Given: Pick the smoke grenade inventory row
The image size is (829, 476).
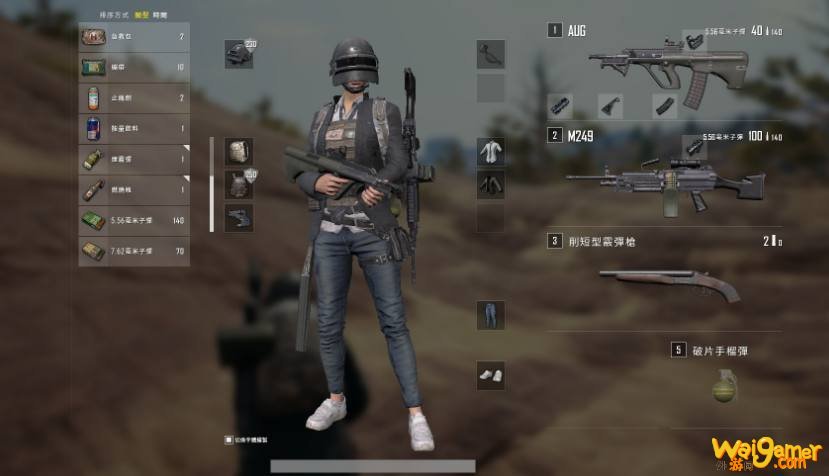Looking at the screenshot, I should [x=133, y=159].
